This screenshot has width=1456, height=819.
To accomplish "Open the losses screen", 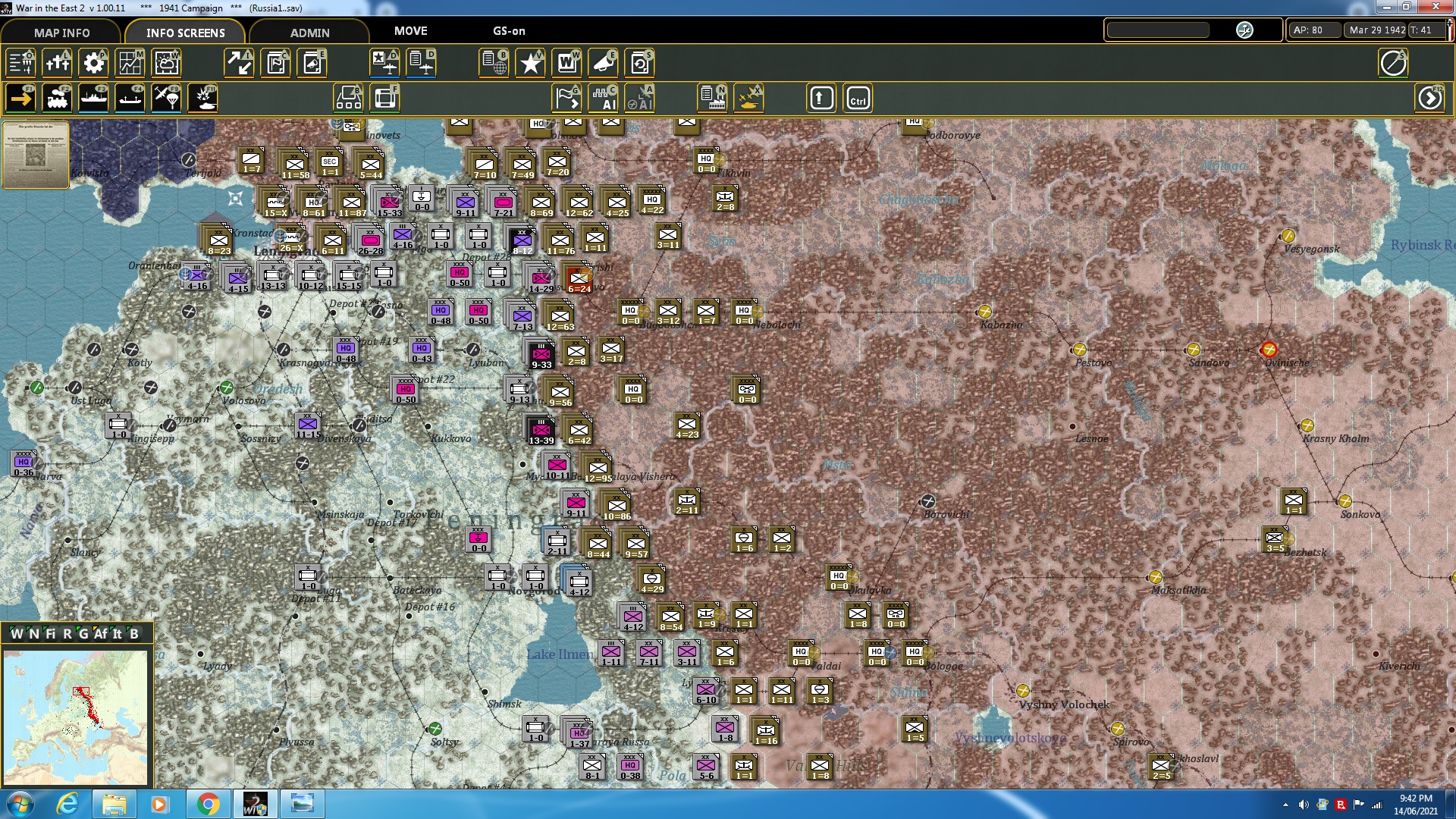I will point(58,63).
